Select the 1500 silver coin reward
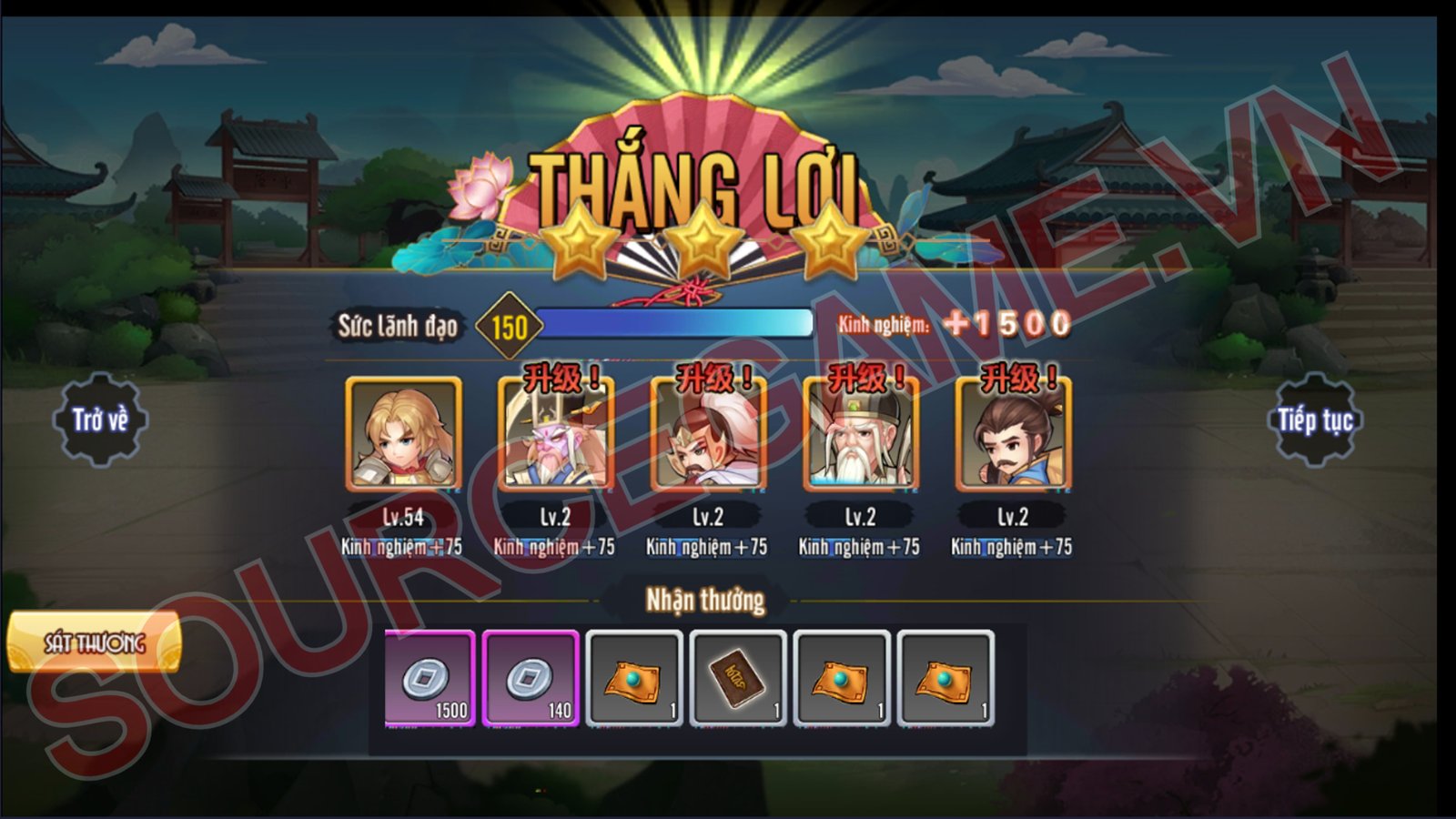Image resolution: width=1456 pixels, height=819 pixels. (430, 678)
